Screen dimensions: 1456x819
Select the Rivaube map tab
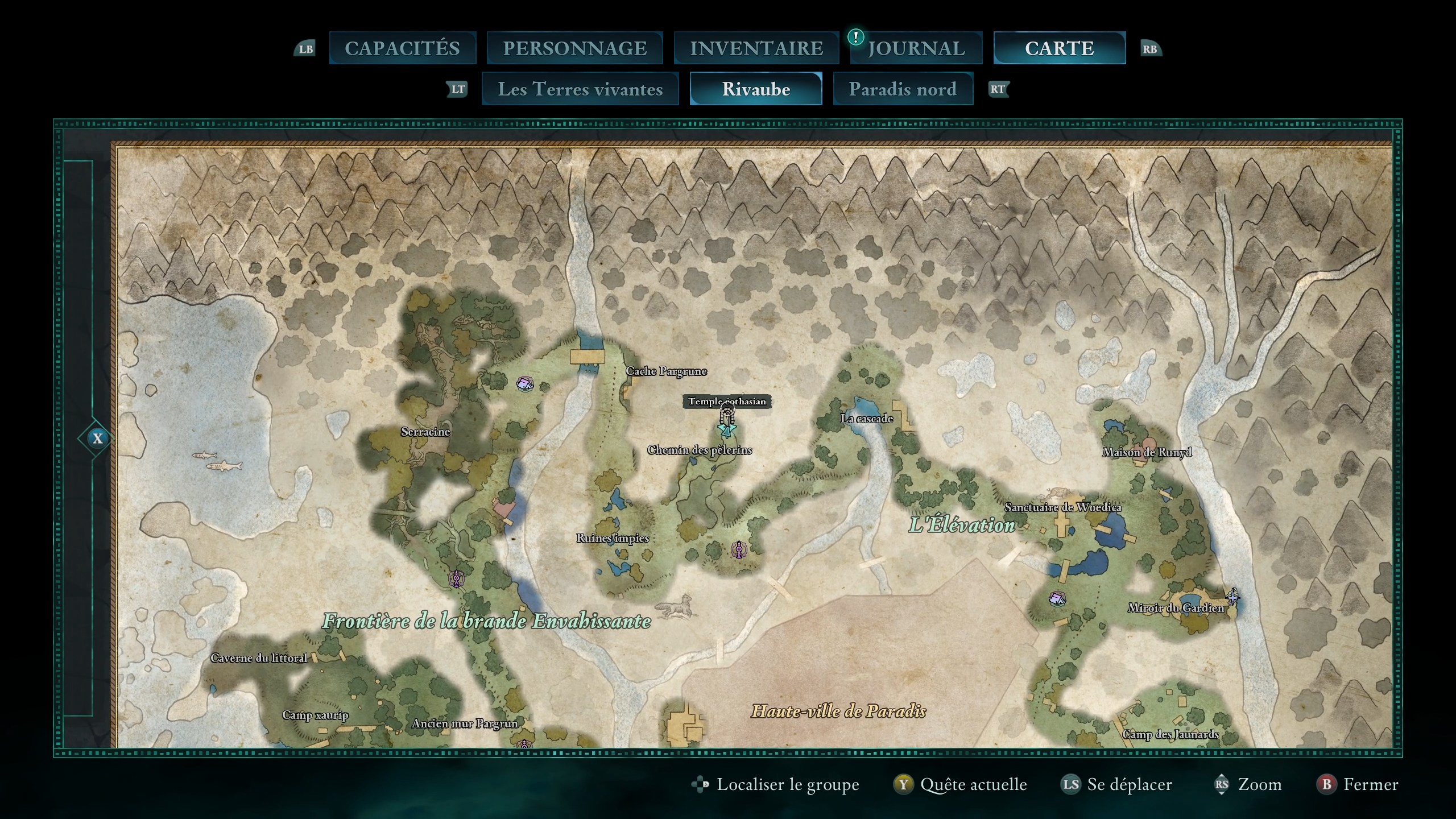tap(756, 89)
